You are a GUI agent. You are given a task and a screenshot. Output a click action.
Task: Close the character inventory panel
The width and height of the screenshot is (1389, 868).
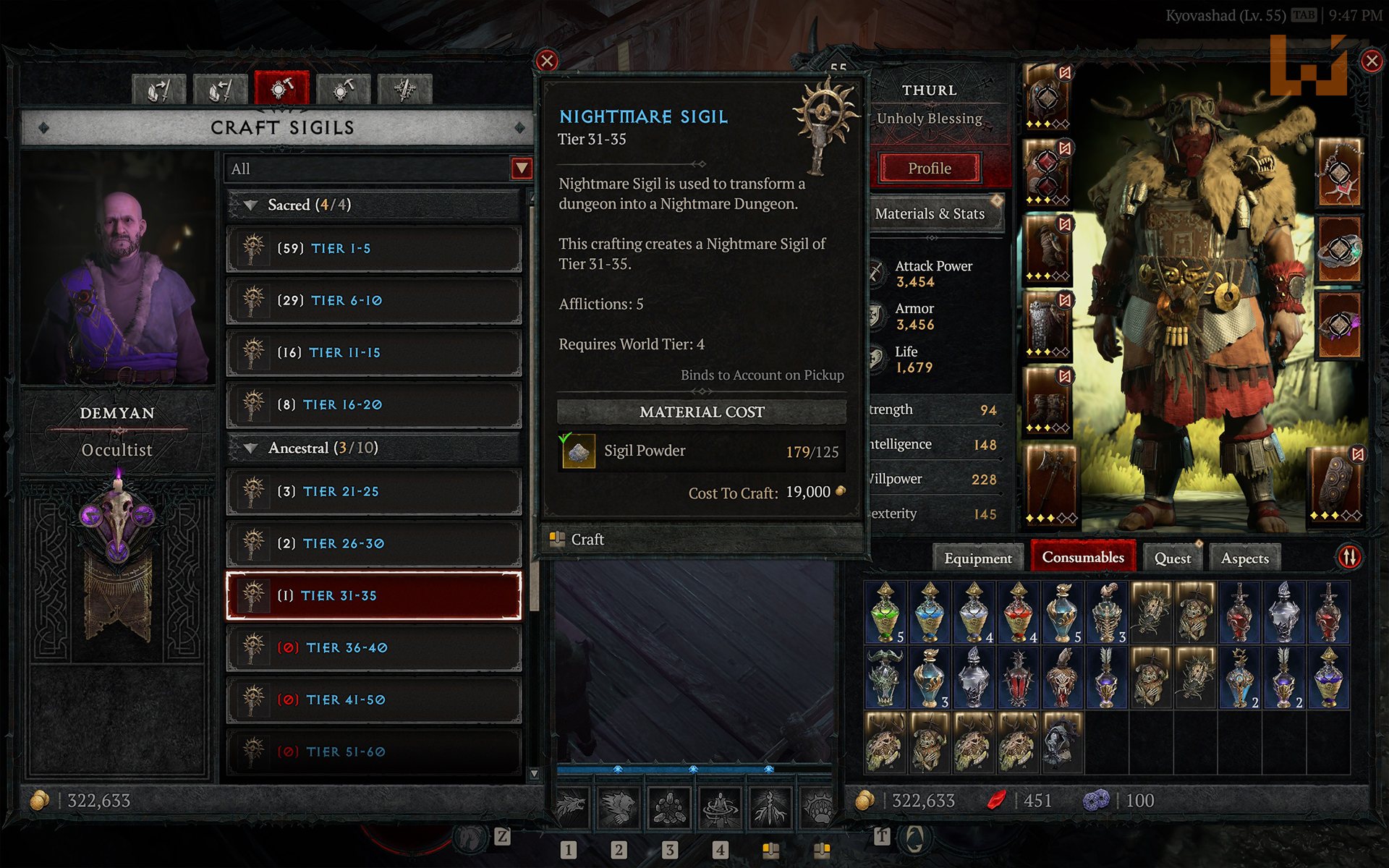tap(1372, 61)
